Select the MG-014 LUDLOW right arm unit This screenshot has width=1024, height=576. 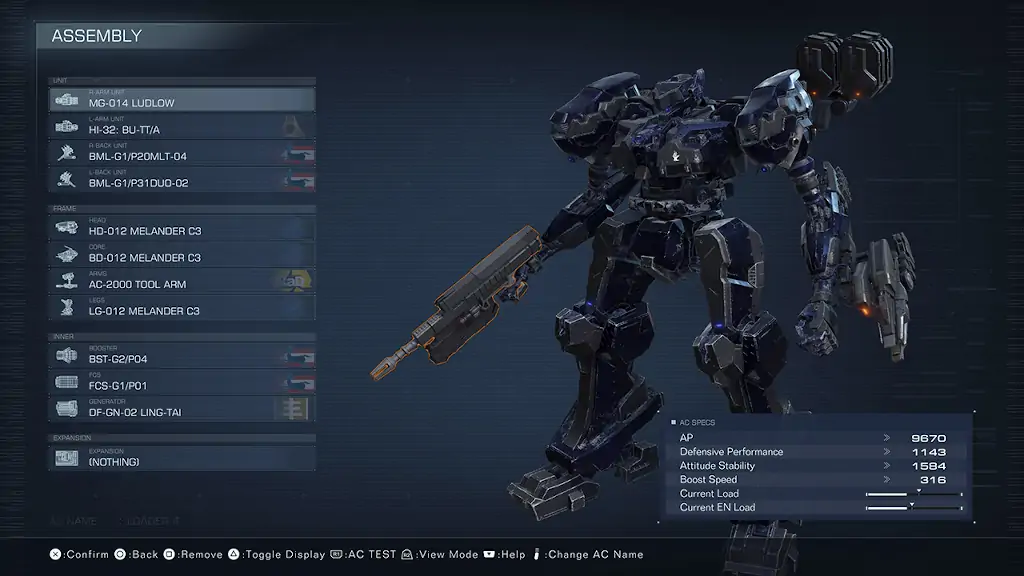click(x=182, y=100)
